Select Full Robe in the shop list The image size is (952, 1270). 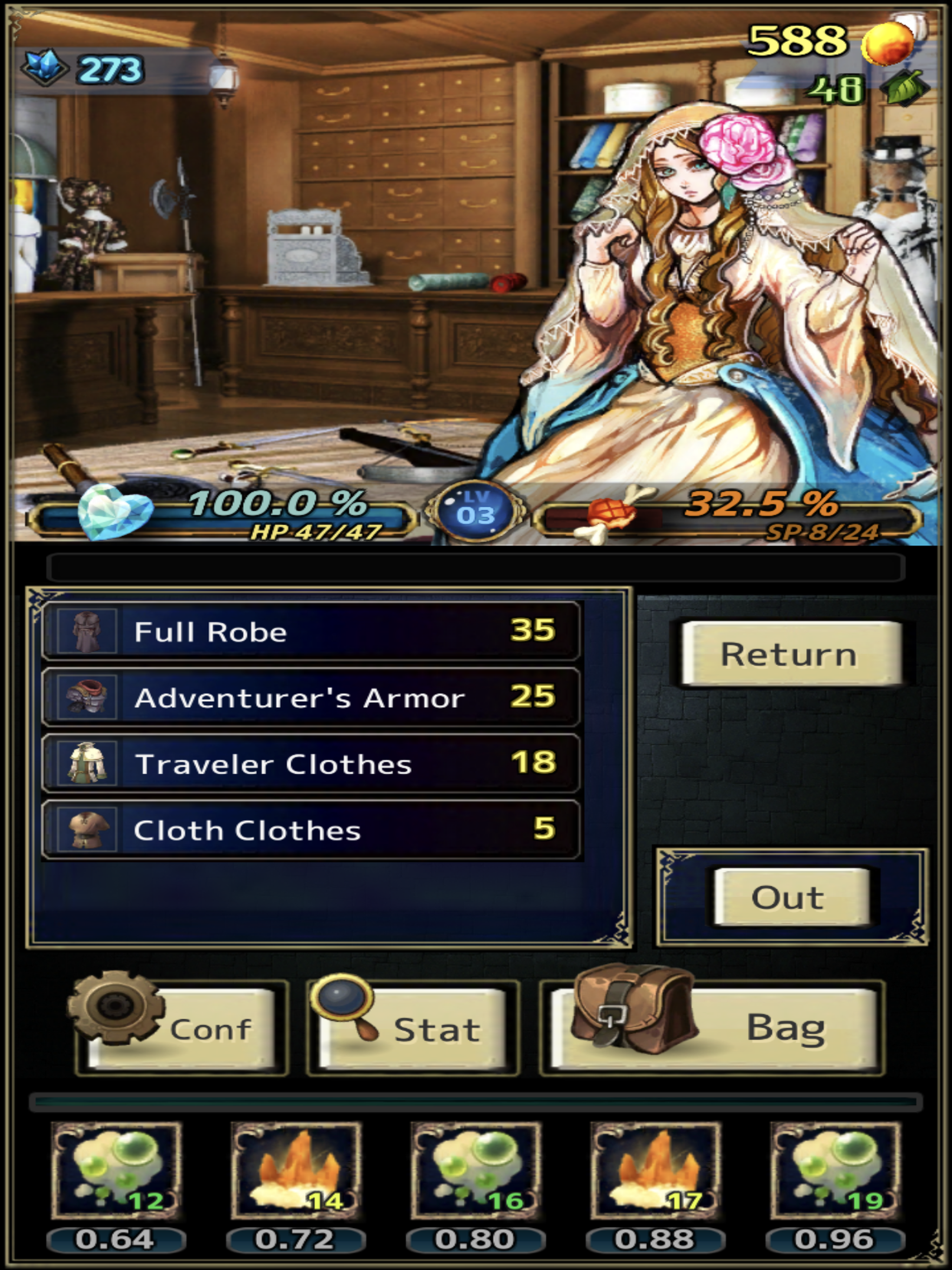tap(310, 632)
